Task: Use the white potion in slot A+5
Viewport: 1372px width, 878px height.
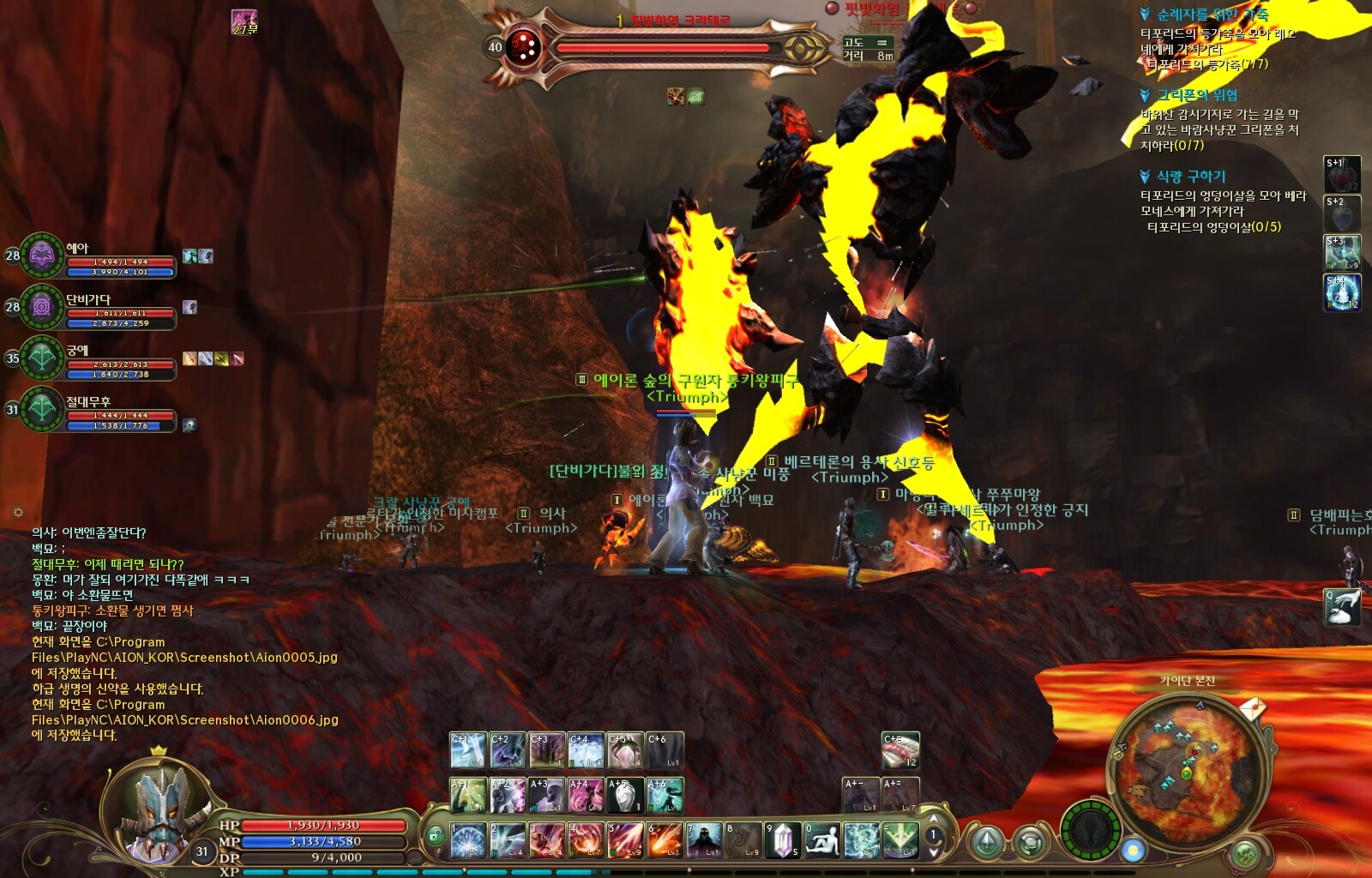Action: click(625, 796)
